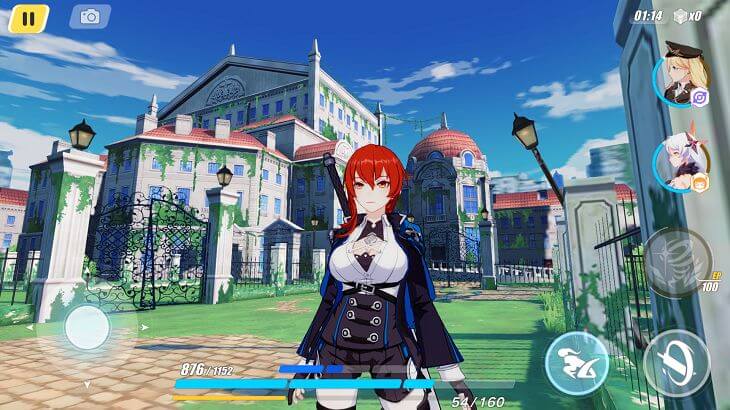Switch to the white-haired teammate portrait

coord(683,162)
